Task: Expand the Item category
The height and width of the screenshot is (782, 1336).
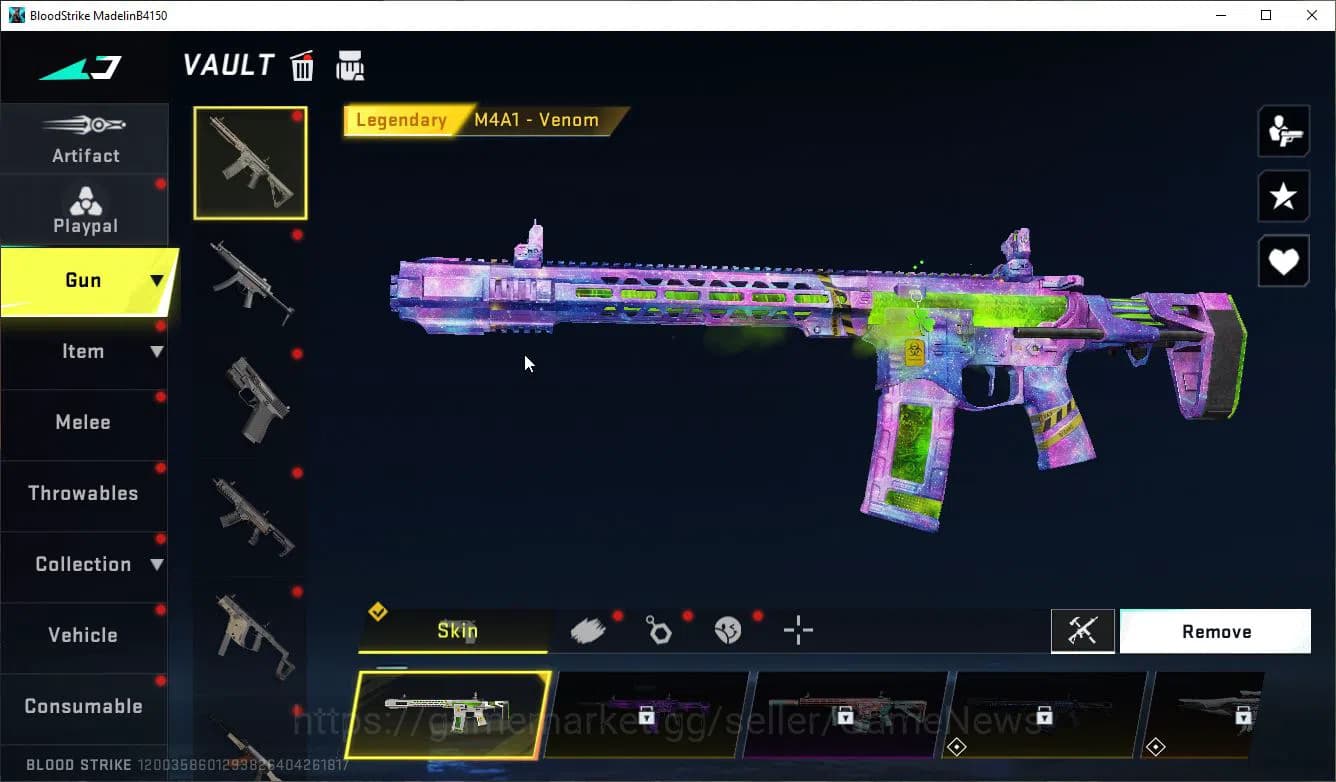Action: coord(85,352)
